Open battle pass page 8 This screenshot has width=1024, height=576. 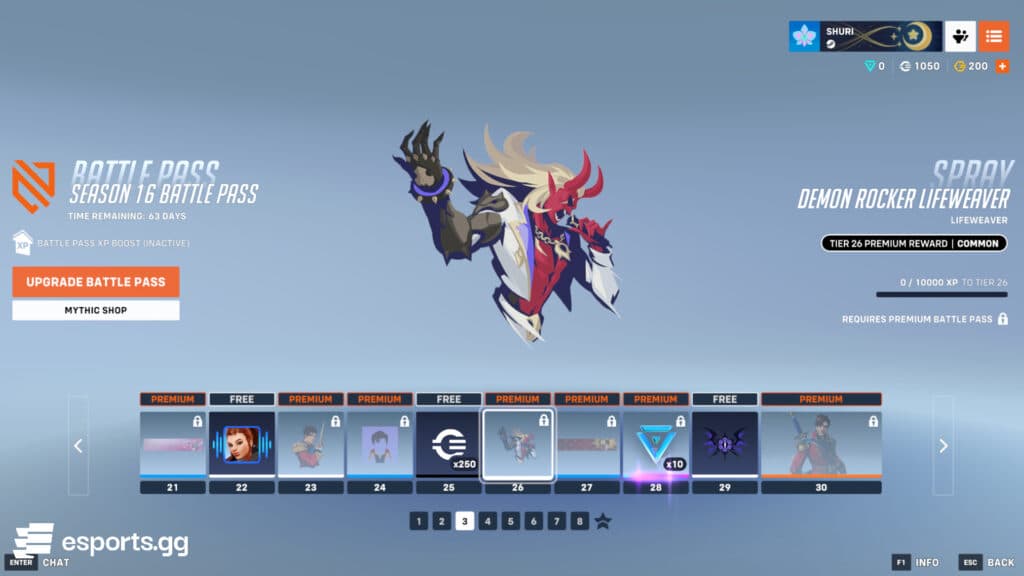[580, 521]
